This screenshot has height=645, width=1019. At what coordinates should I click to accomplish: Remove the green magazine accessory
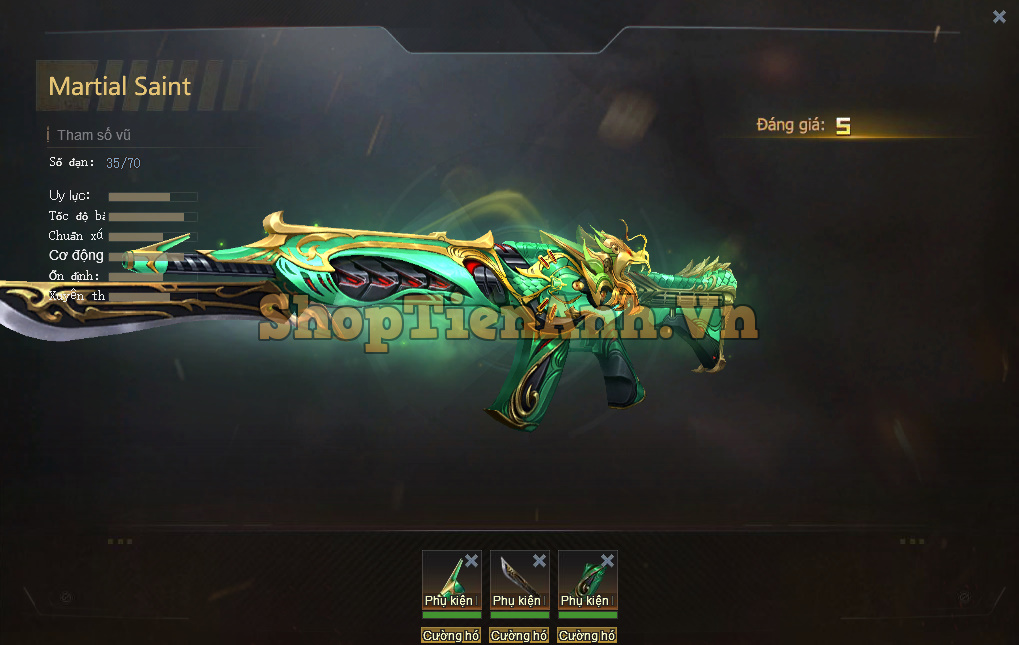tap(607, 561)
